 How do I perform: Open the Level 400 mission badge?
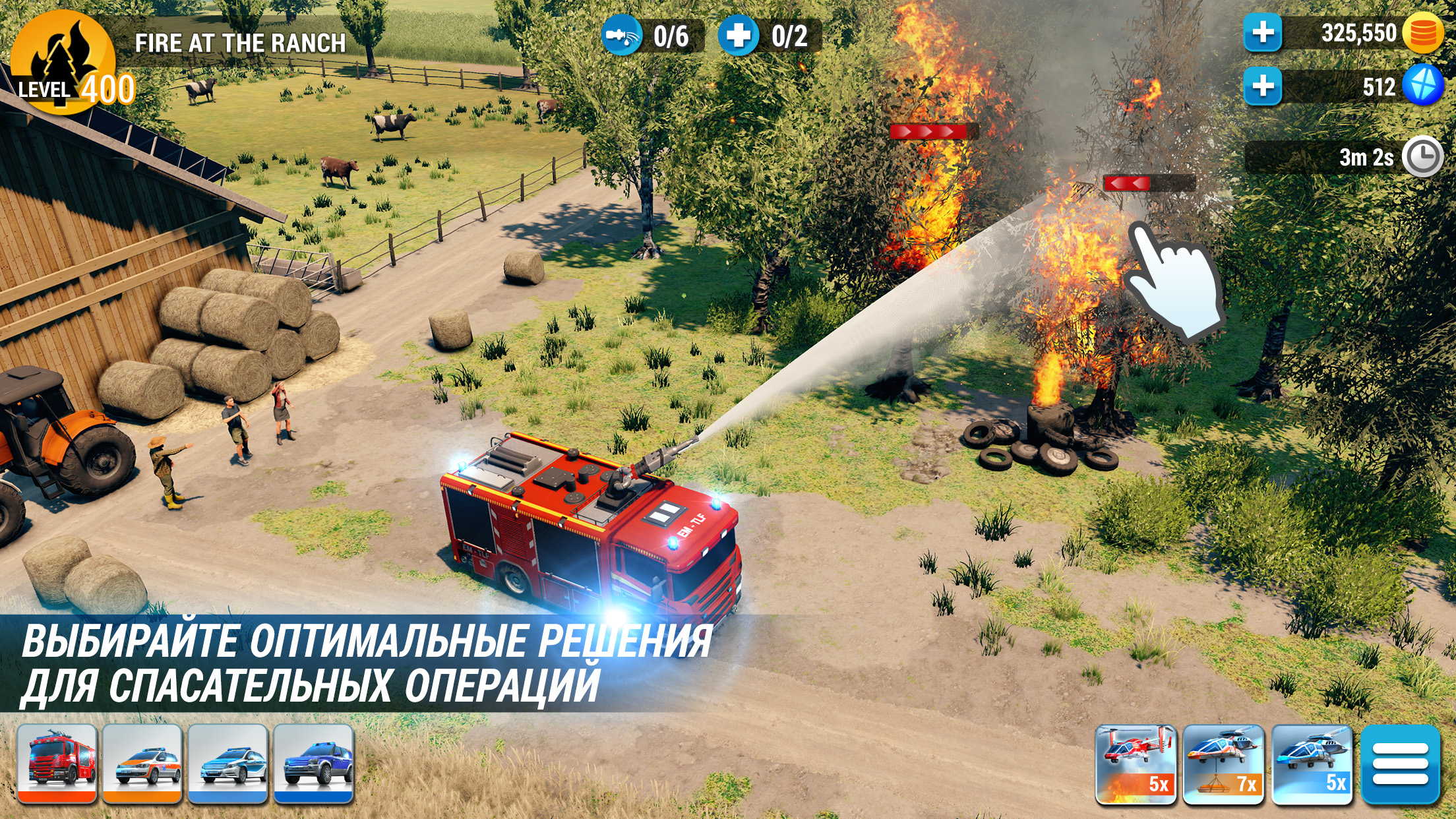64,64
